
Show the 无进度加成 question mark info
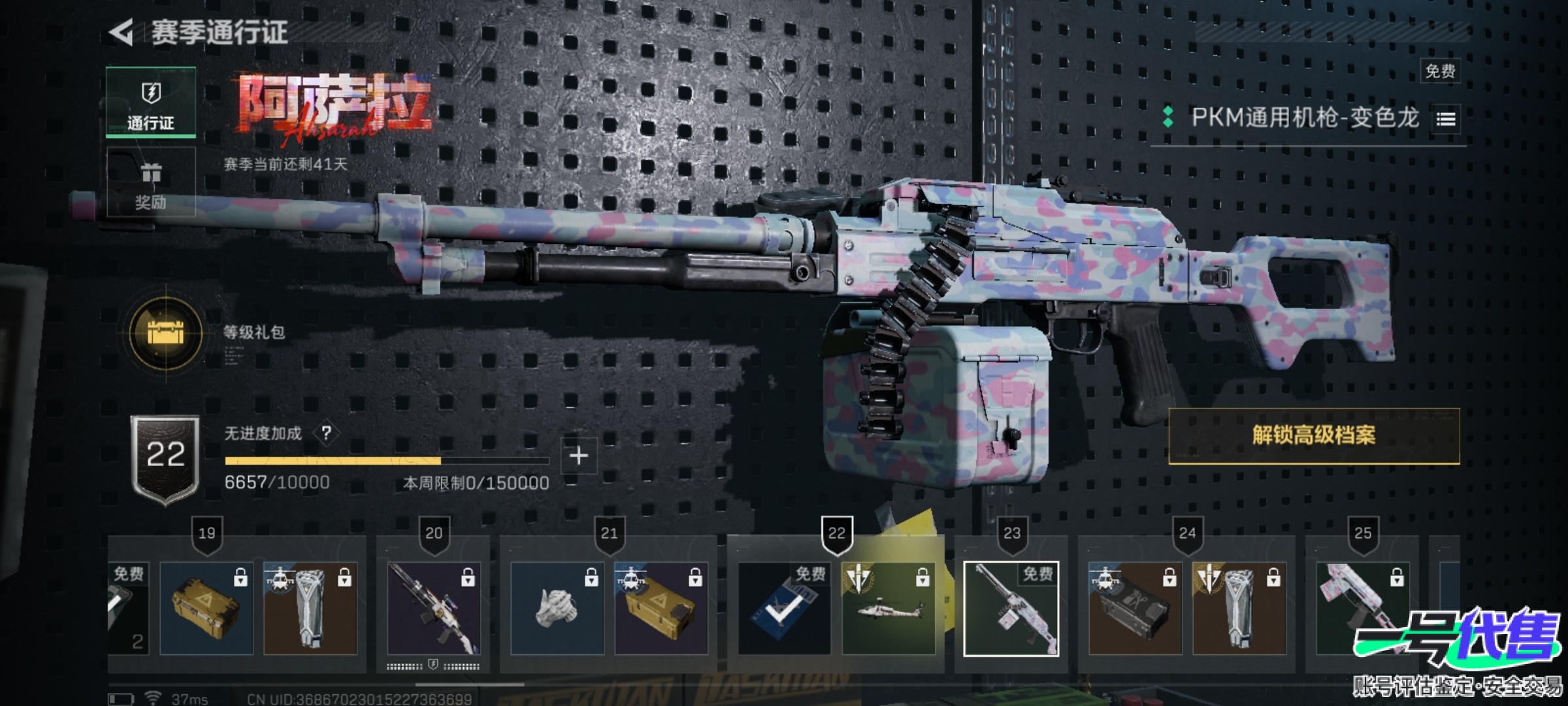click(x=326, y=433)
